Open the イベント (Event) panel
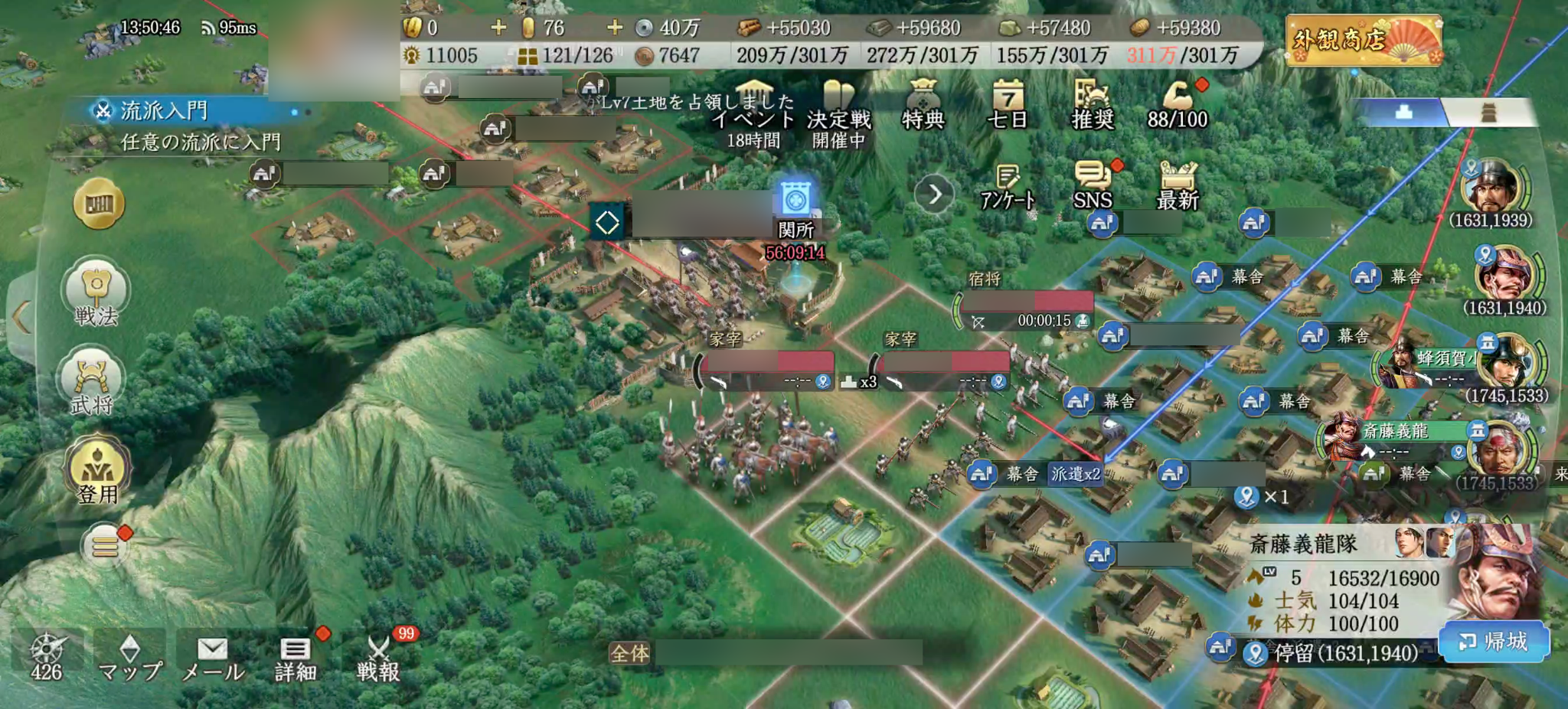The image size is (1568, 709). pyautogui.click(x=755, y=103)
